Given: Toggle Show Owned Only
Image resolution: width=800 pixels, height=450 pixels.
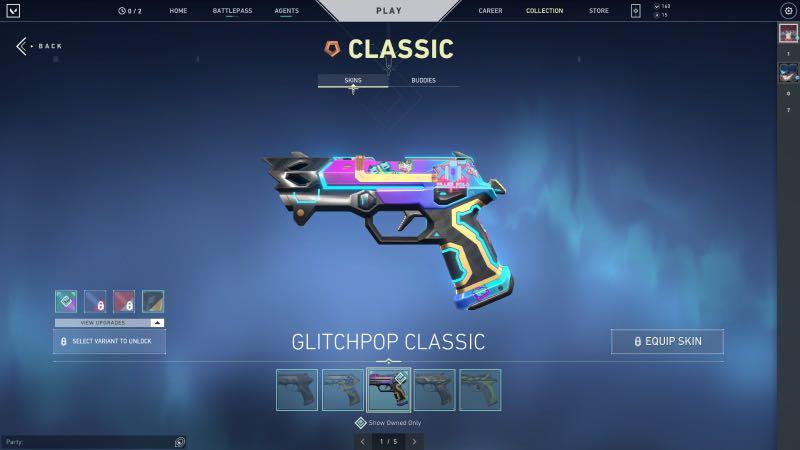Looking at the screenshot, I should point(360,423).
